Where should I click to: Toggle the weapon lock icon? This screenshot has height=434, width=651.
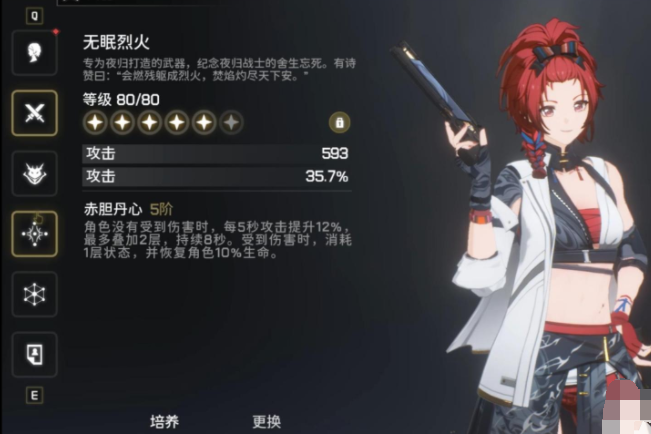pos(339,122)
